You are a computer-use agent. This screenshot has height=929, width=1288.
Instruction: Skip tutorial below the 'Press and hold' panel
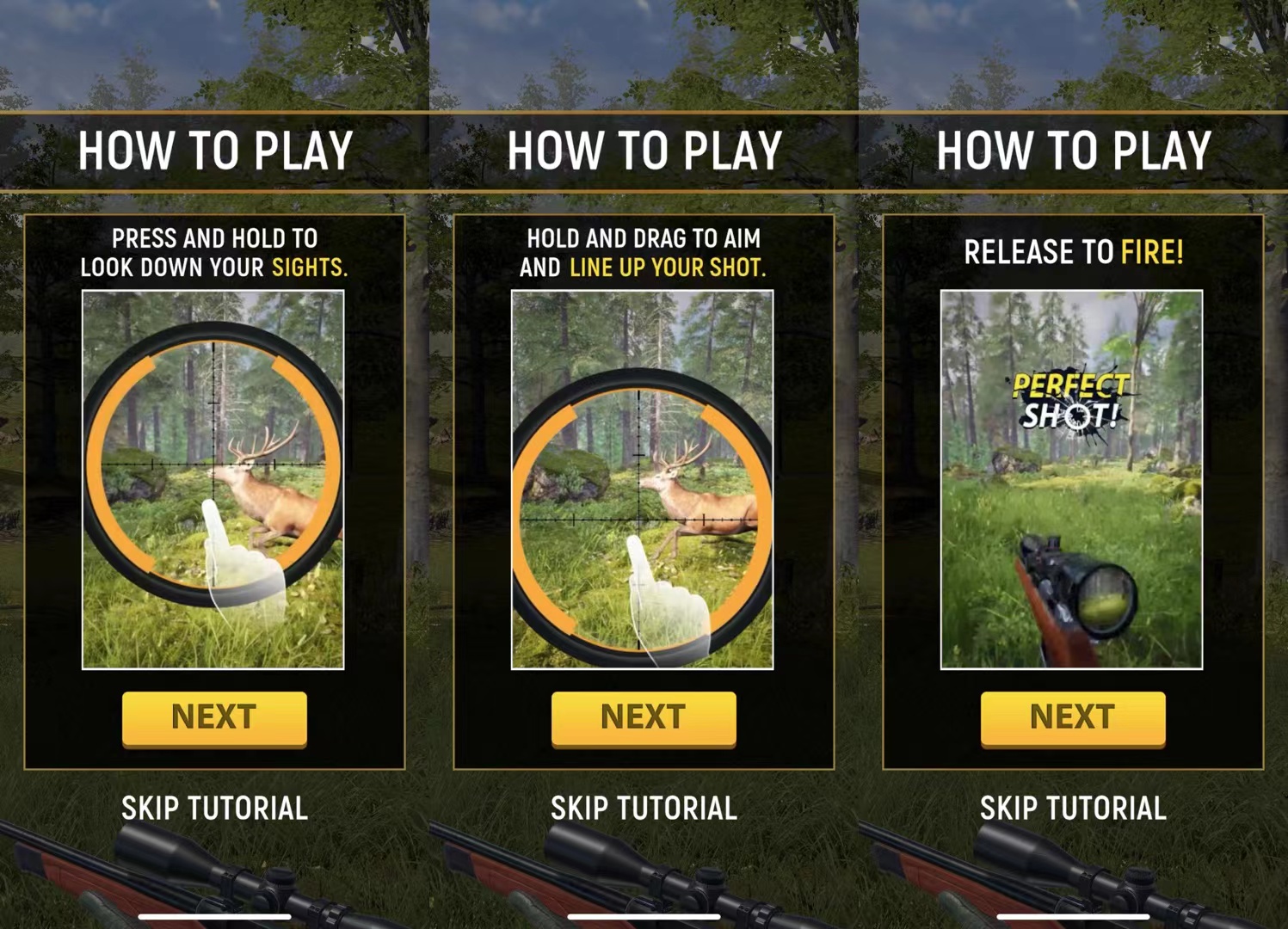click(214, 809)
